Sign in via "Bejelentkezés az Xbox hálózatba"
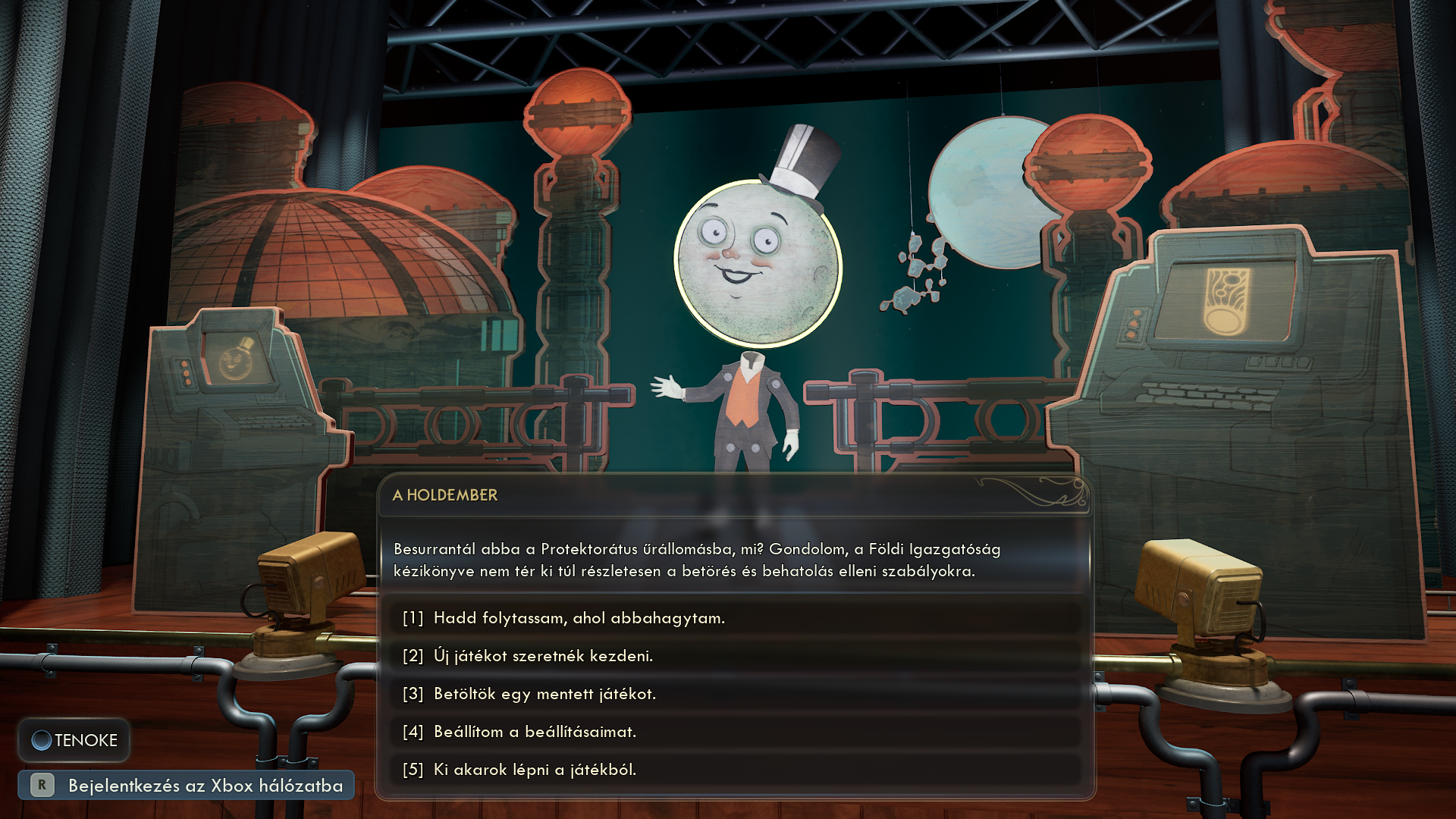The width and height of the screenshot is (1456, 819). point(187,786)
